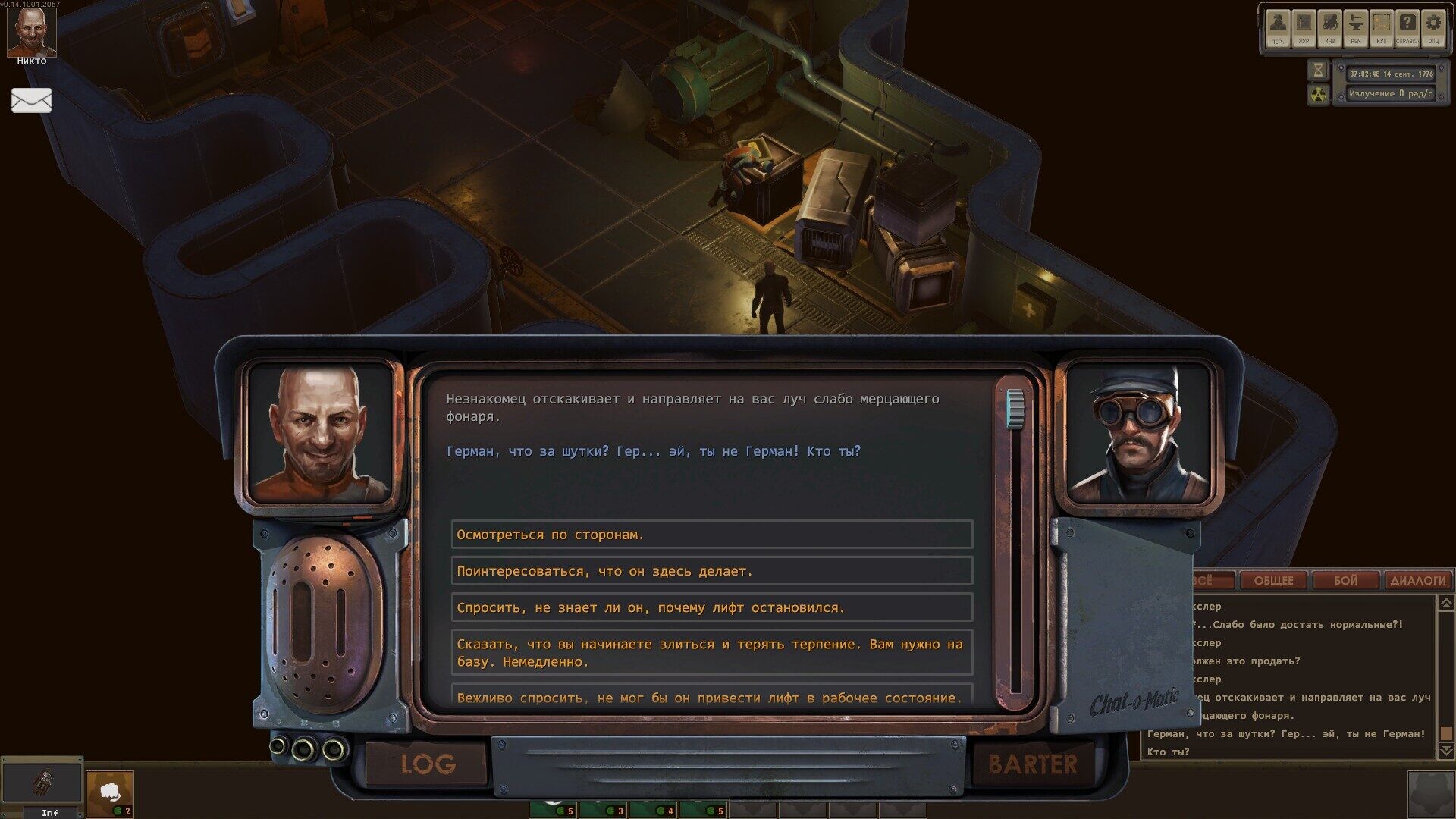This screenshot has height=819, width=1456.
Task: Open the journal (ЖУР) icon
Action: pyautogui.click(x=1304, y=26)
